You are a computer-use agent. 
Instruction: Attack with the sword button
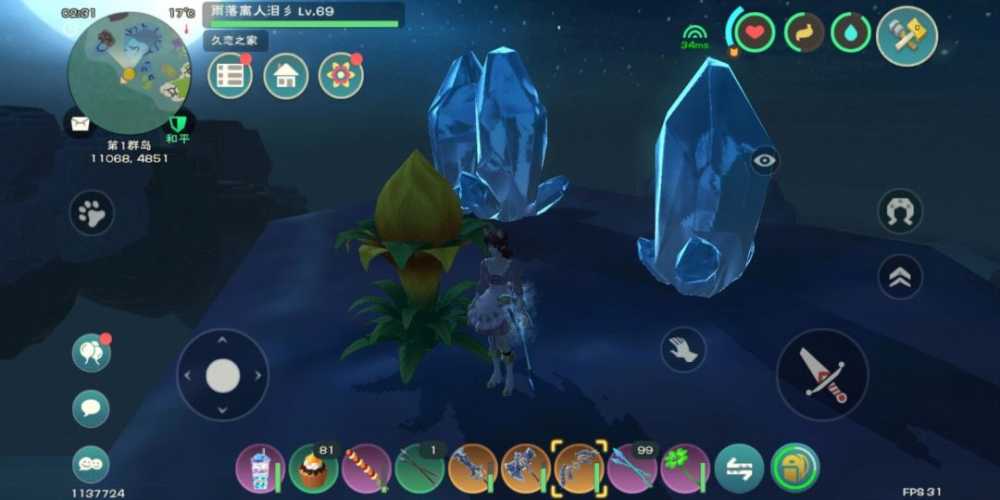(823, 374)
